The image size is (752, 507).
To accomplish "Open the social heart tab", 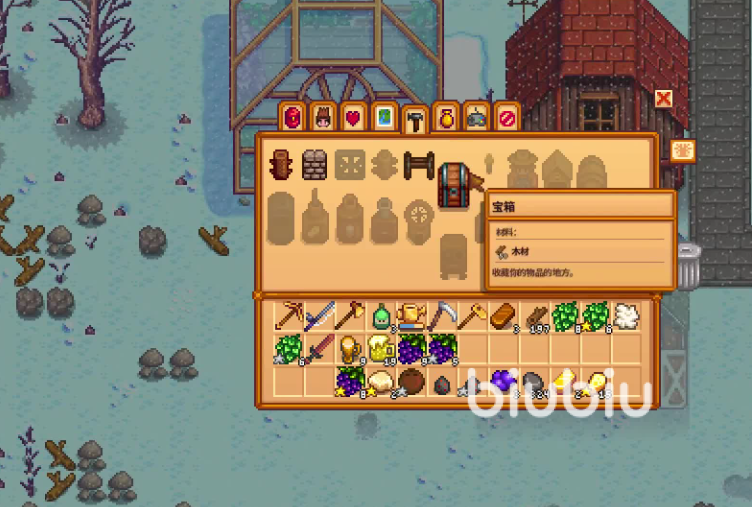I will click(352, 117).
